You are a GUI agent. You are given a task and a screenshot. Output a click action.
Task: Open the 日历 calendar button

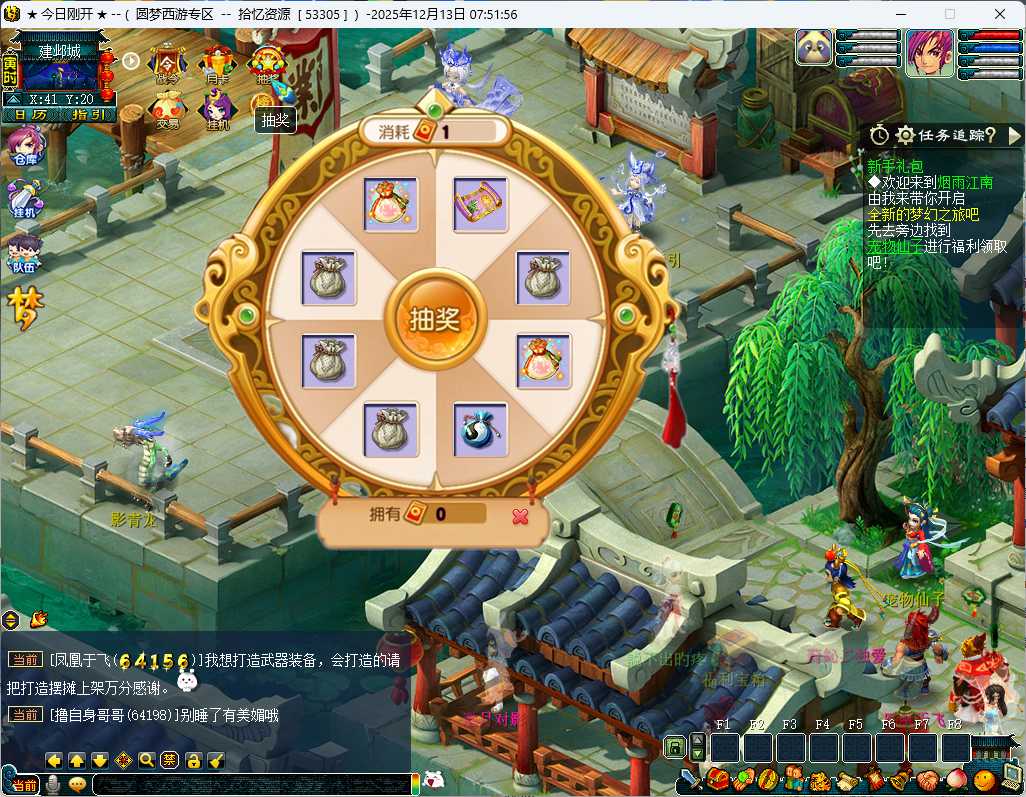[x=30, y=114]
